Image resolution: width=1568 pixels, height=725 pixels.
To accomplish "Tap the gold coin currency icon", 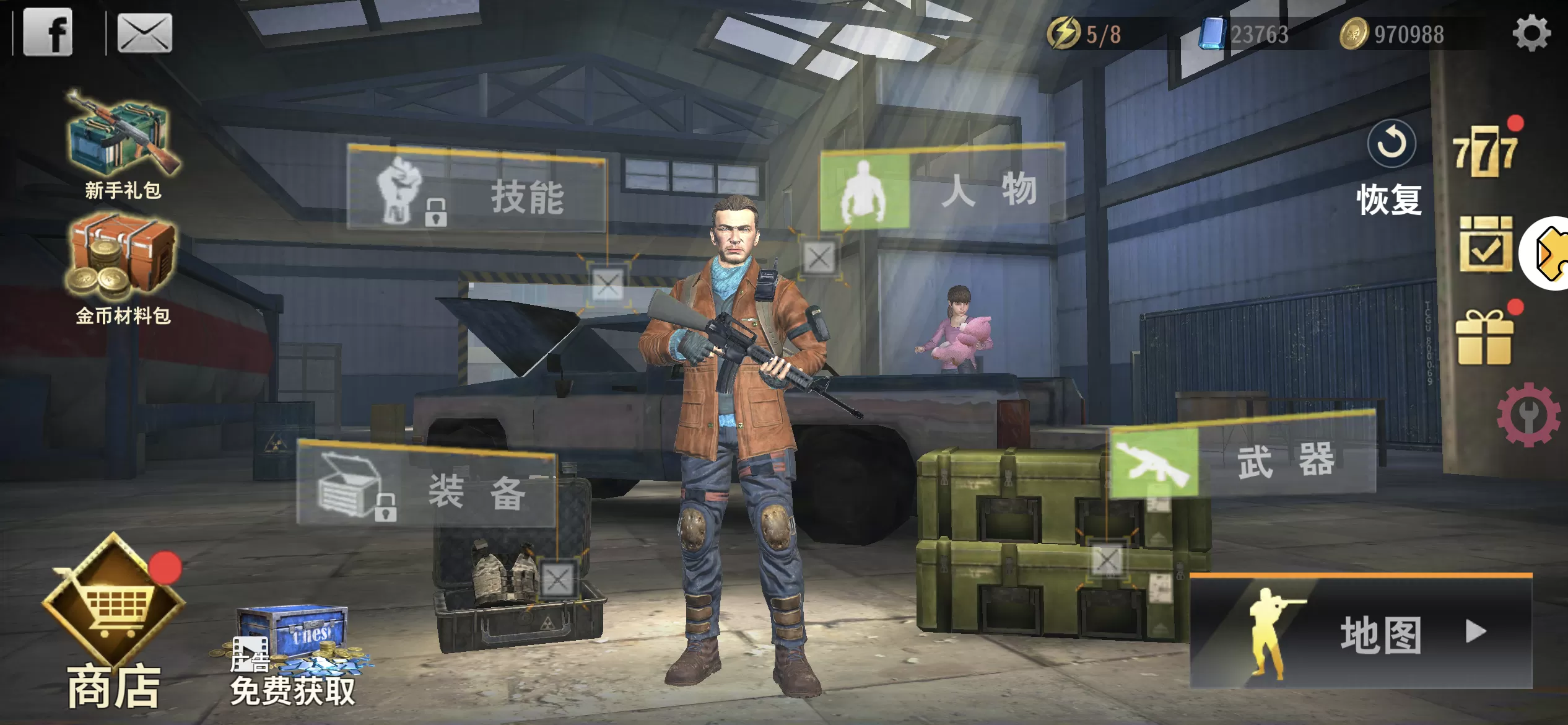I will [1354, 33].
